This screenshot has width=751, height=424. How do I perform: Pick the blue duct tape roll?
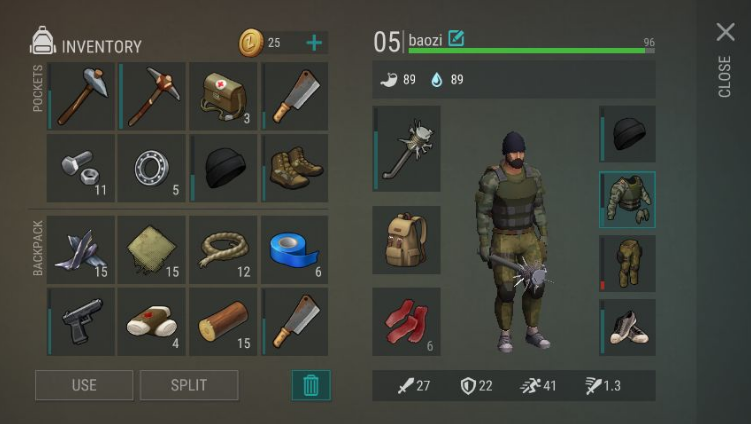coord(295,249)
